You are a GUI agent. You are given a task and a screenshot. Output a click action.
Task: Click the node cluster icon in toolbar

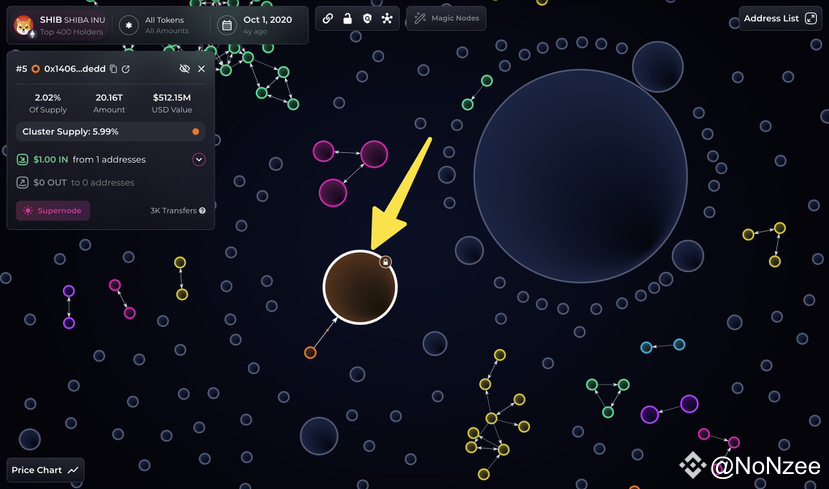387,19
